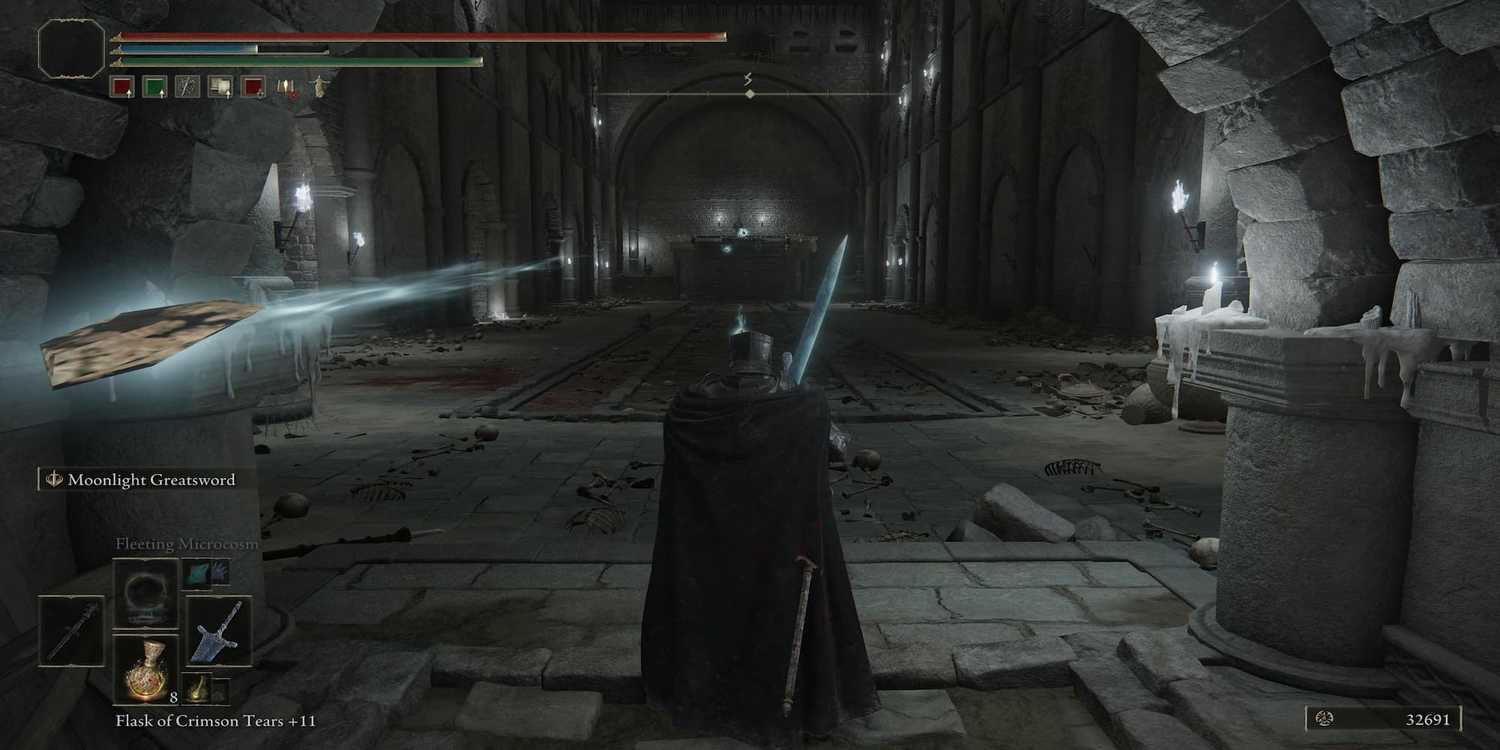Click the green defense-boost buff icon

coord(156,86)
